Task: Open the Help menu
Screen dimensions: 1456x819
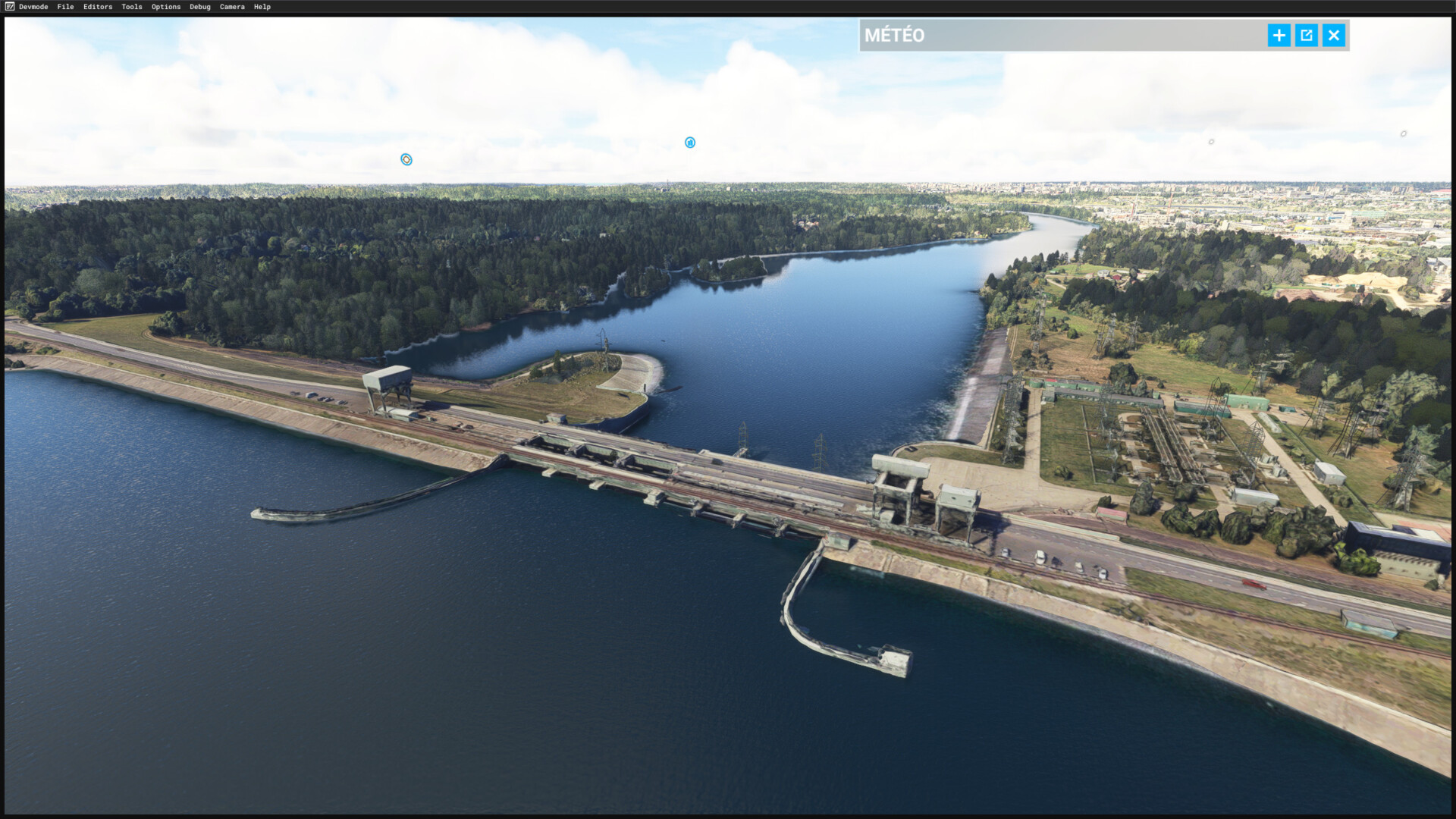Action: [262, 7]
